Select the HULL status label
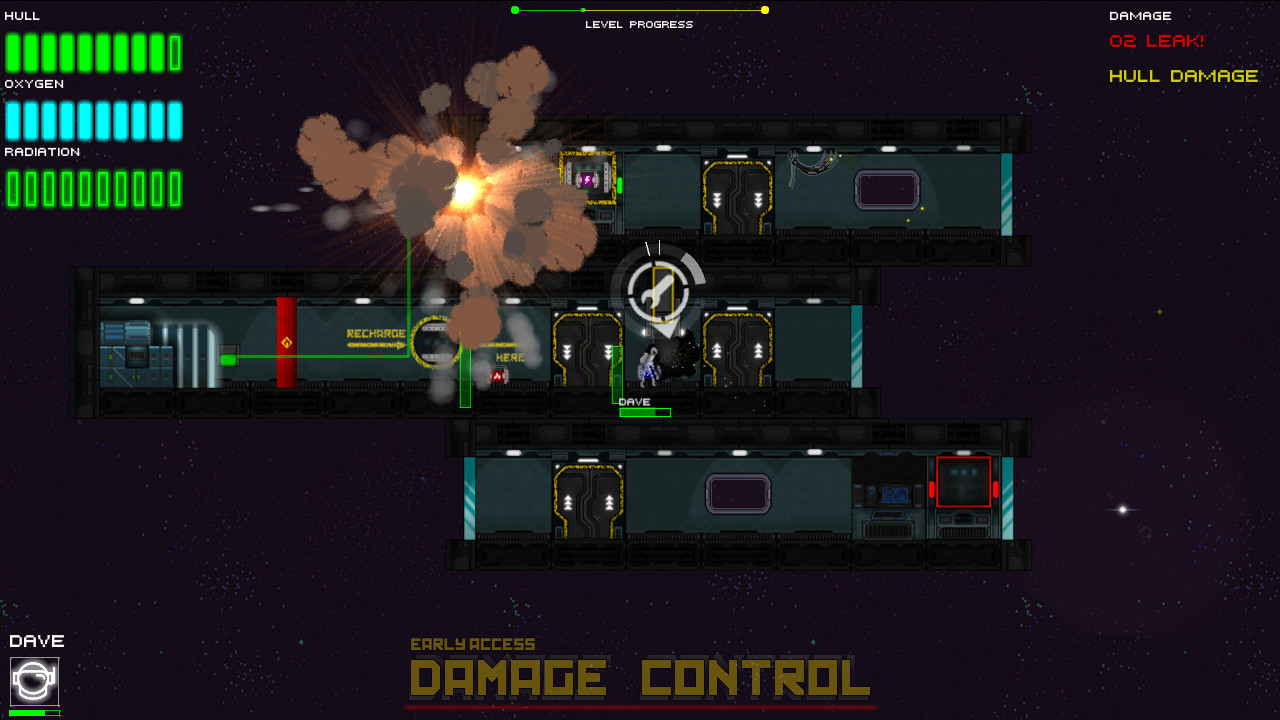Image resolution: width=1280 pixels, height=720 pixels. [x=20, y=15]
